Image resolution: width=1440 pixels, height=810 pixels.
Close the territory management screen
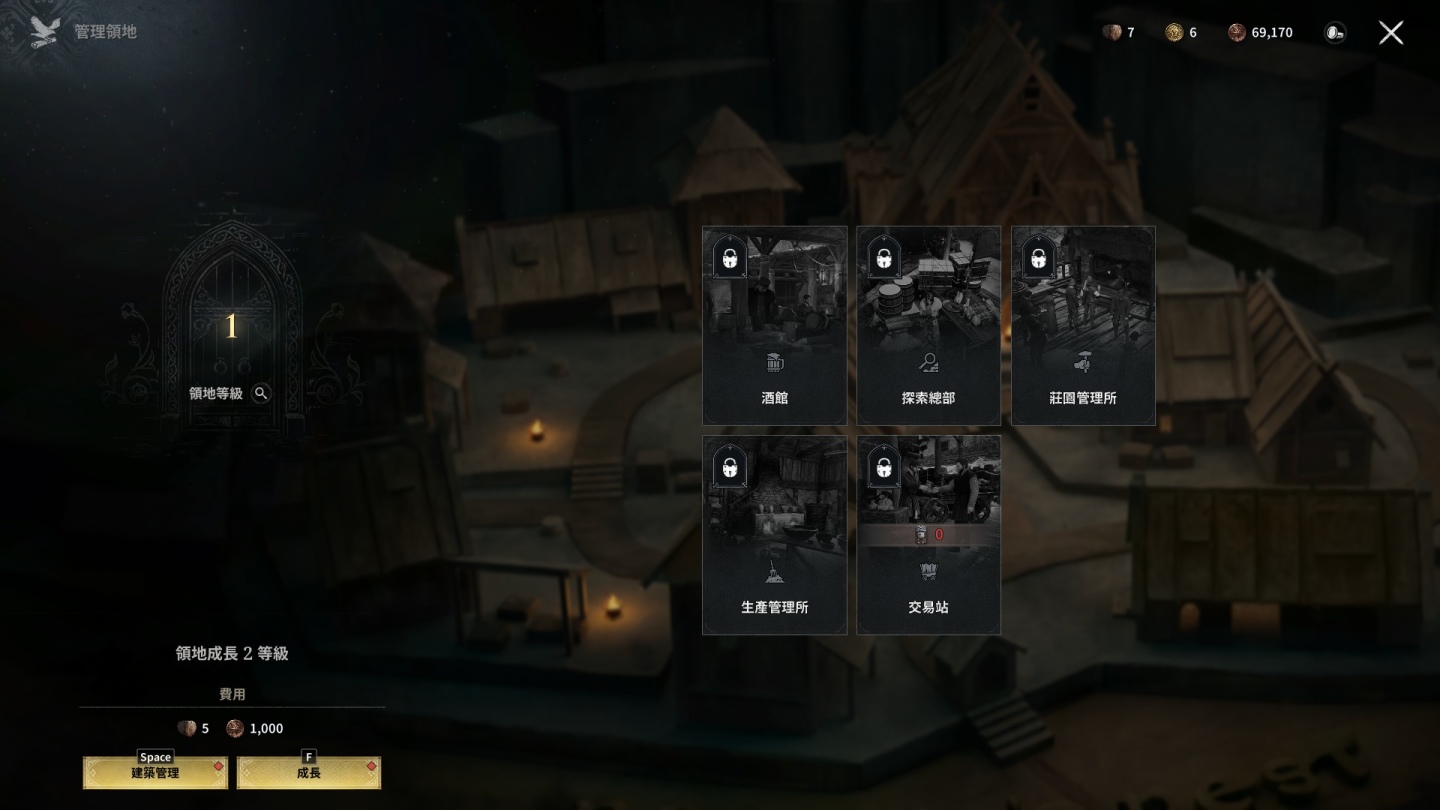point(1391,33)
